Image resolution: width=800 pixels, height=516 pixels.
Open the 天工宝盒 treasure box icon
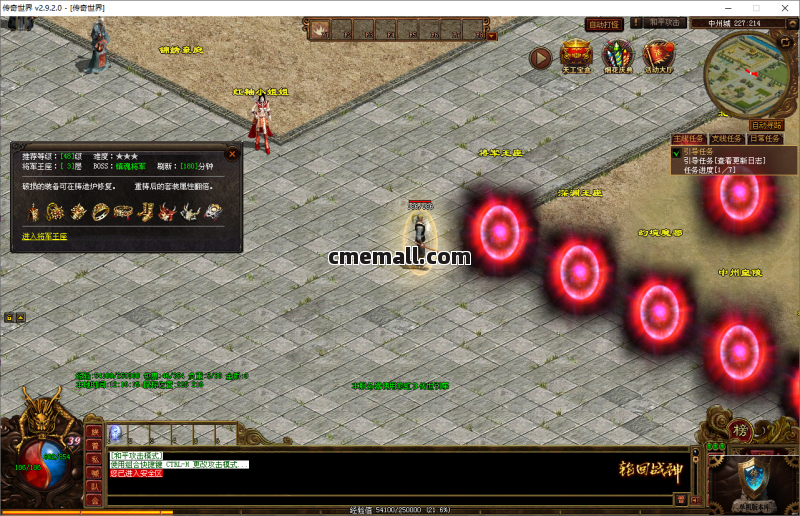[x=576, y=56]
